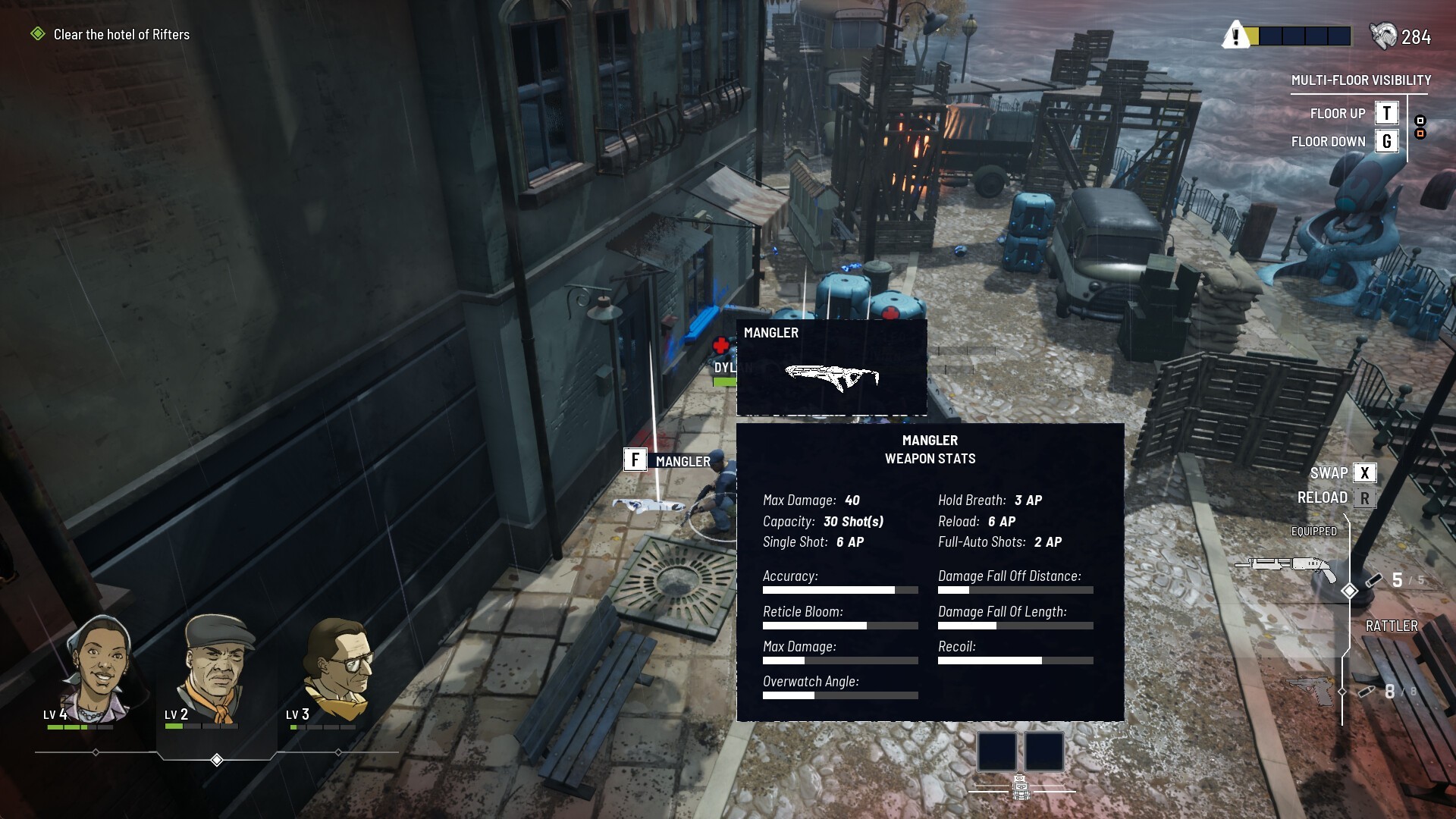Select the level 3 glasses man portrait

[x=338, y=667]
